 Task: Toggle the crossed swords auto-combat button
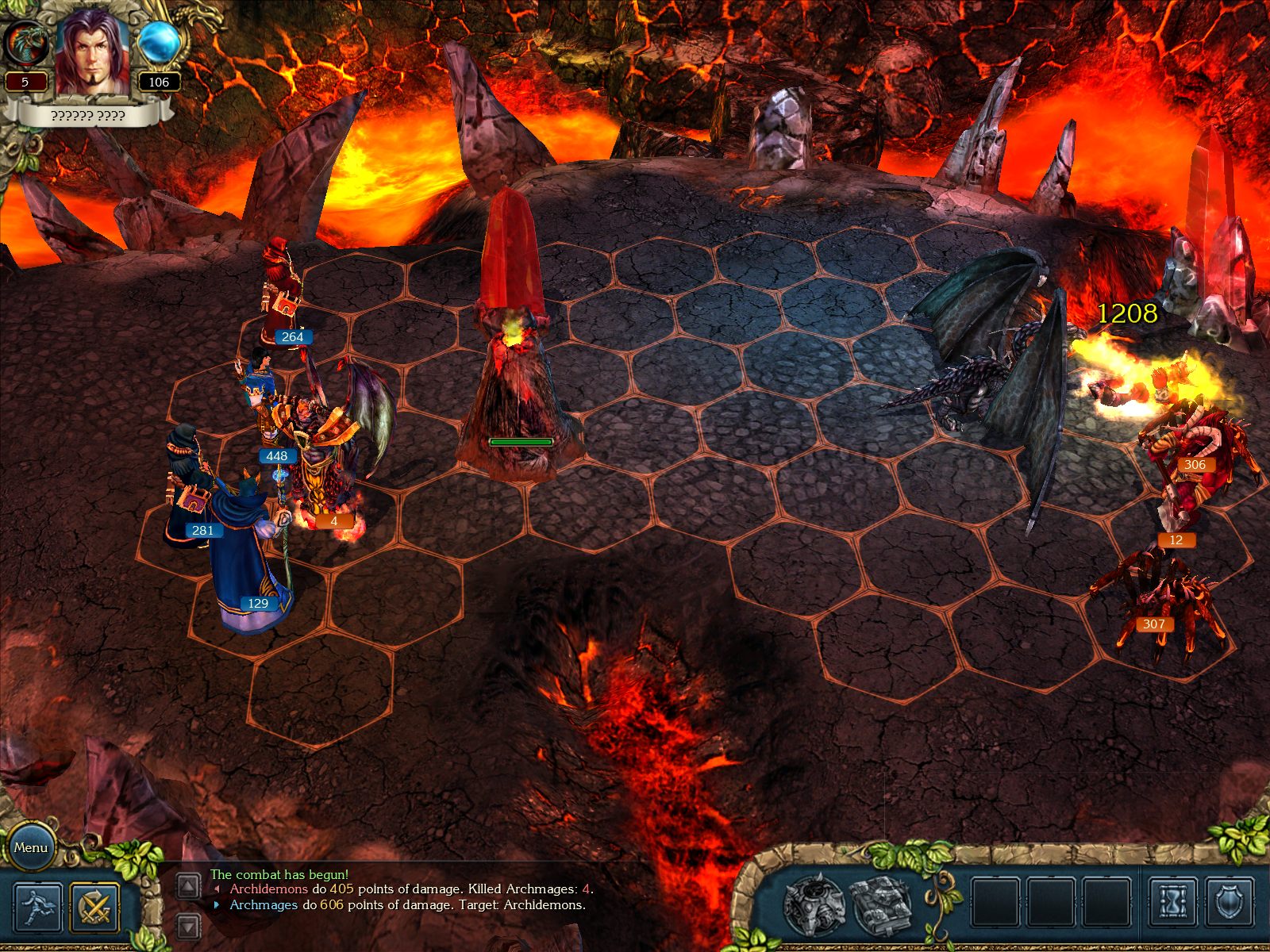94,907
